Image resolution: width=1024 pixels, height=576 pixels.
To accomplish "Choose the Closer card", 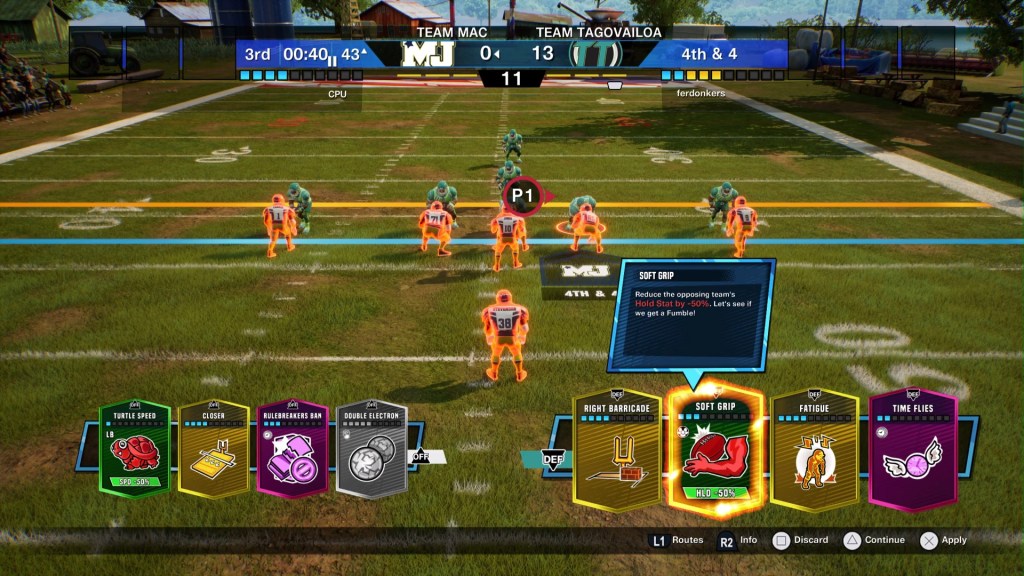I will tap(214, 449).
